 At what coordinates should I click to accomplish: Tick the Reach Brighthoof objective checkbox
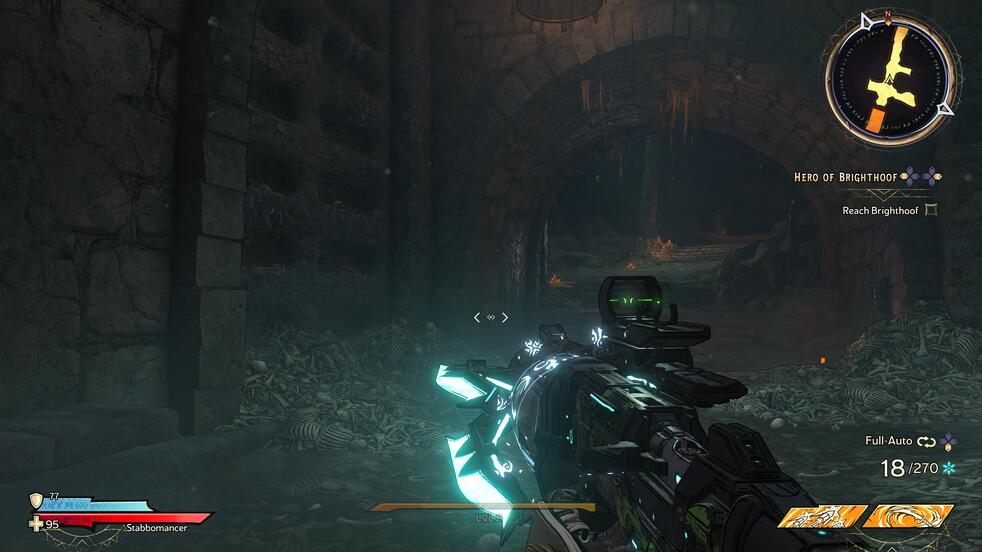tap(932, 210)
